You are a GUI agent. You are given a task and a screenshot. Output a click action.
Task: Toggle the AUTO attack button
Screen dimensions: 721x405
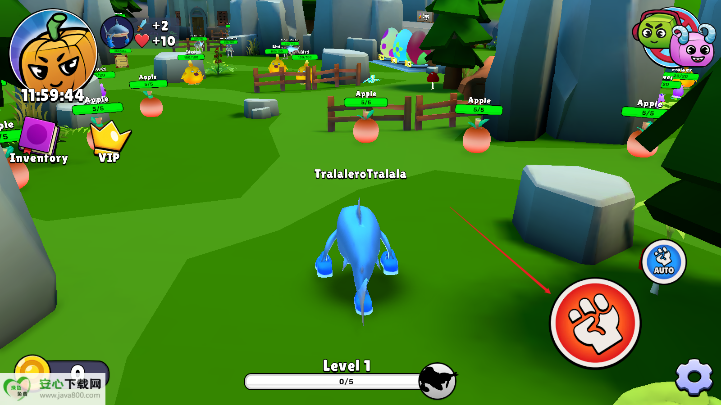(662, 261)
